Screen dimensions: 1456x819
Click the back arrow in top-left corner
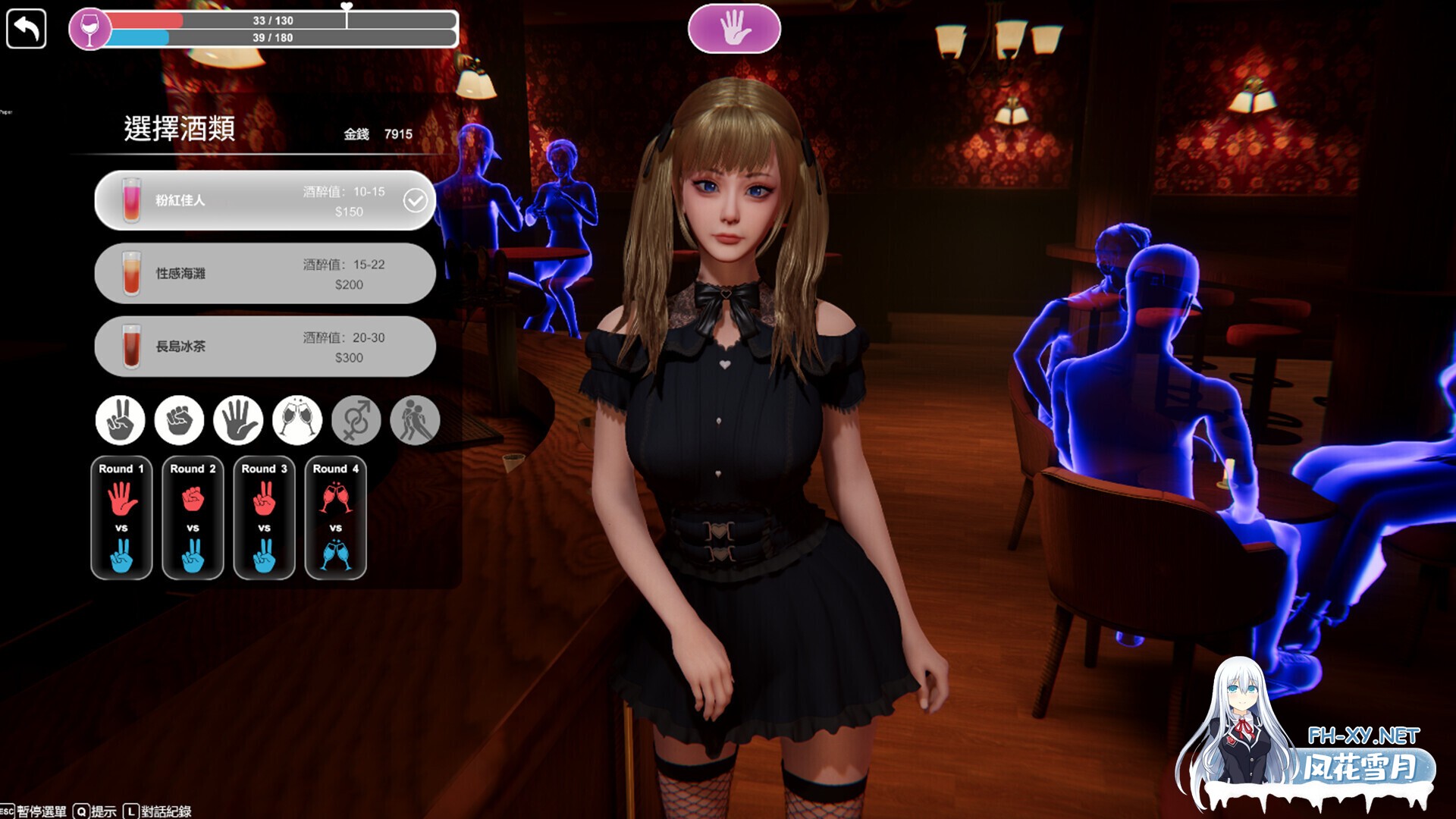(x=27, y=29)
